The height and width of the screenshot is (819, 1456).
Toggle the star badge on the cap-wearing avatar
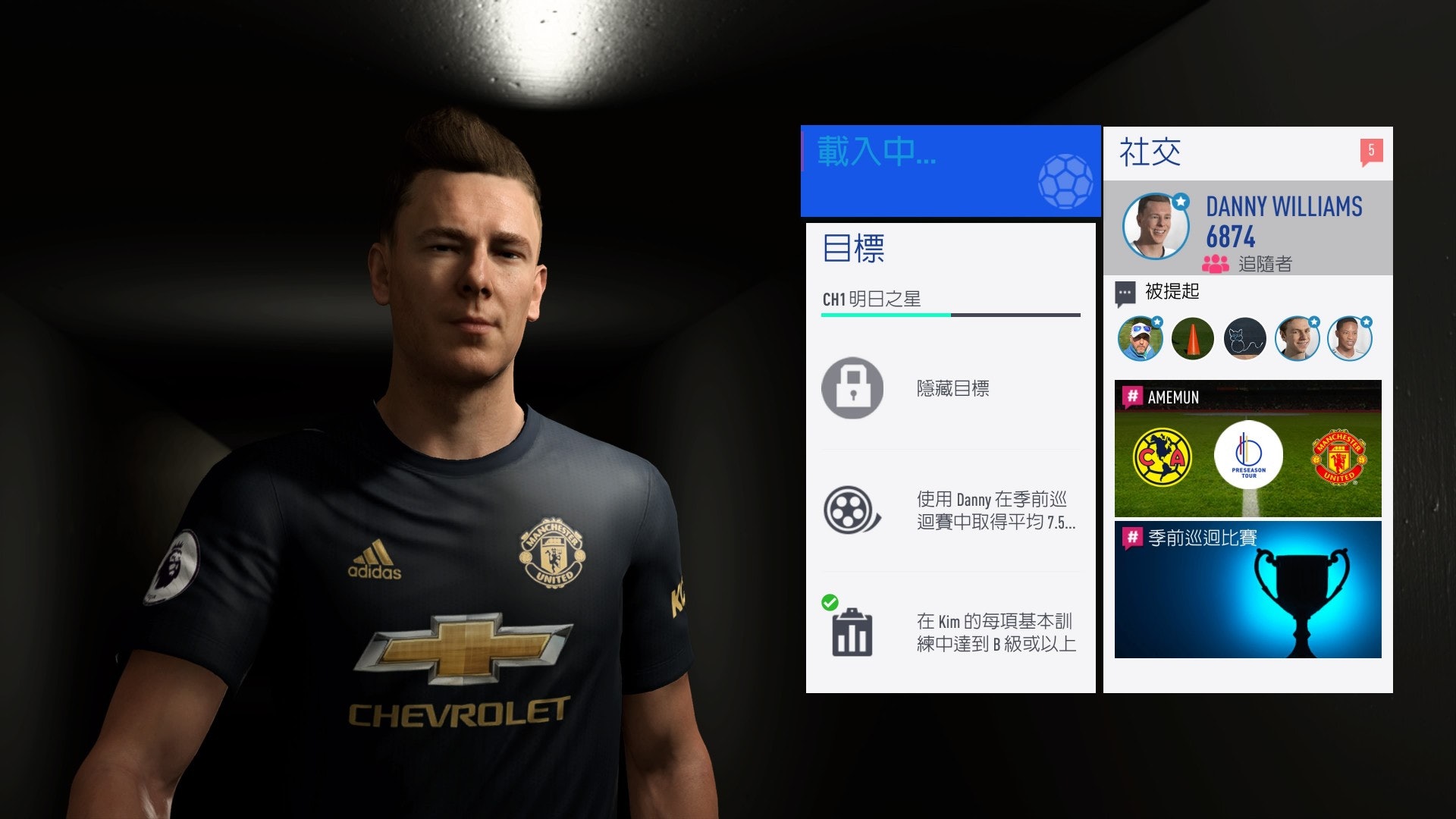tap(1159, 323)
